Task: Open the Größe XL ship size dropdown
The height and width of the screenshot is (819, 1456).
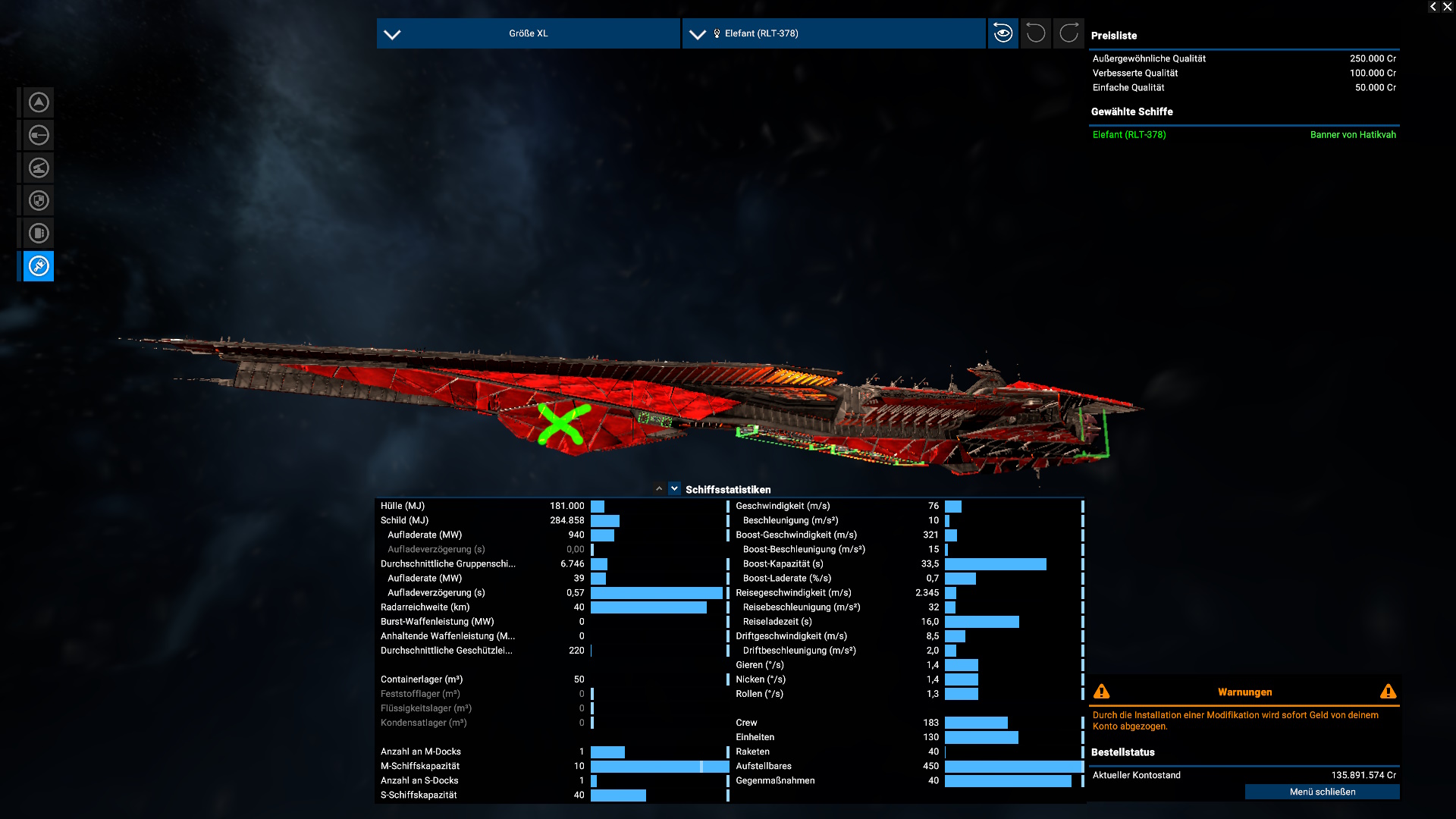Action: [x=528, y=33]
